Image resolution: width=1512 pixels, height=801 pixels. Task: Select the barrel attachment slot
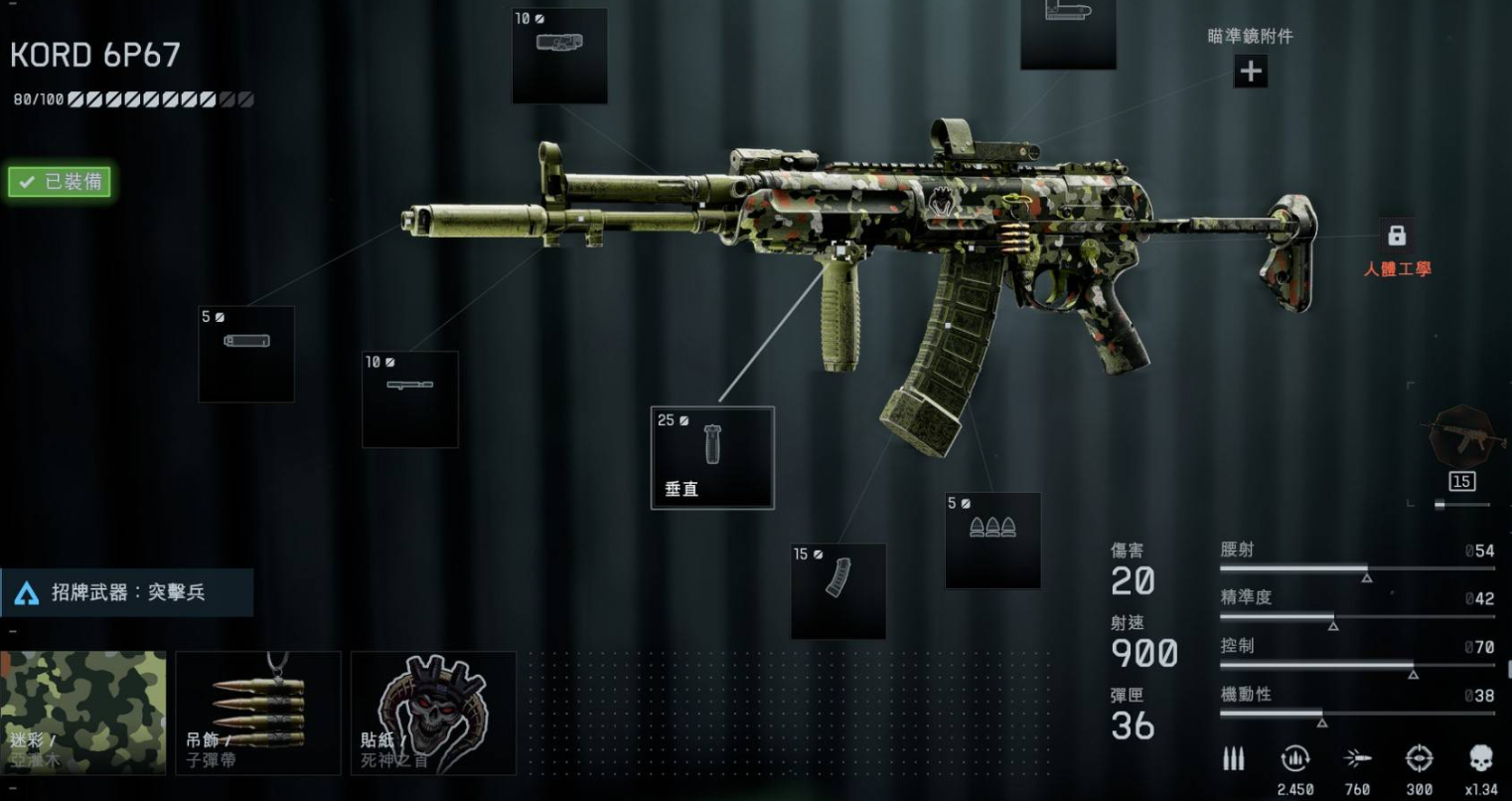pyautogui.click(x=409, y=399)
